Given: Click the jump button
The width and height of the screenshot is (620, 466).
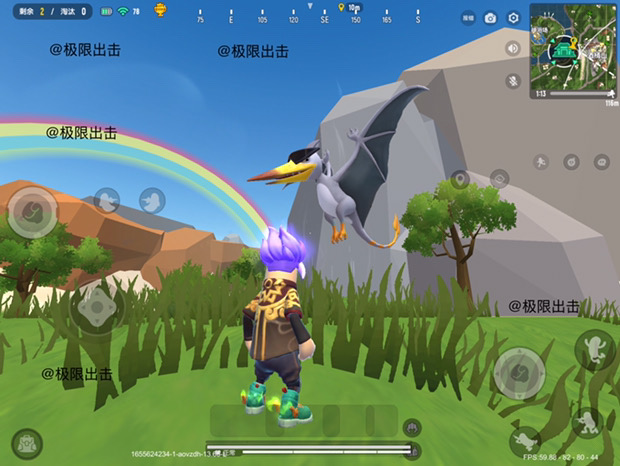Looking at the screenshot, I should pyautogui.click(x=595, y=349).
